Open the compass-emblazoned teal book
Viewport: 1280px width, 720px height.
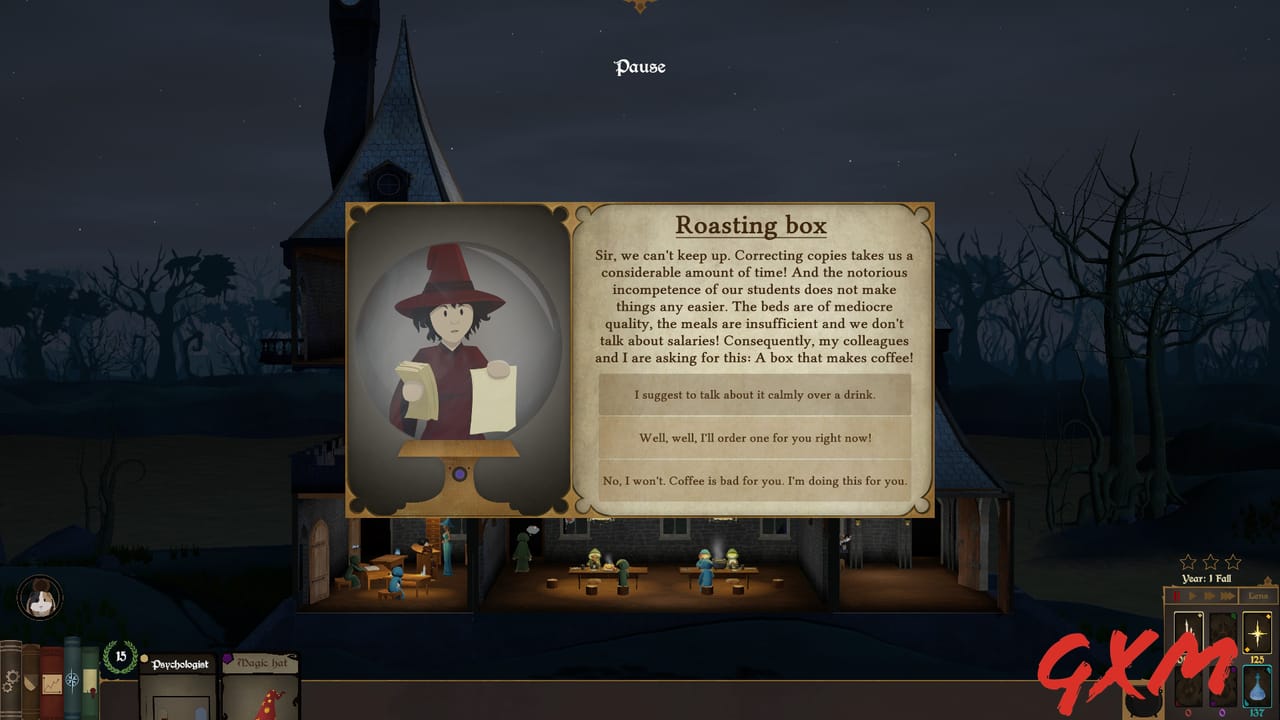[x=71, y=678]
